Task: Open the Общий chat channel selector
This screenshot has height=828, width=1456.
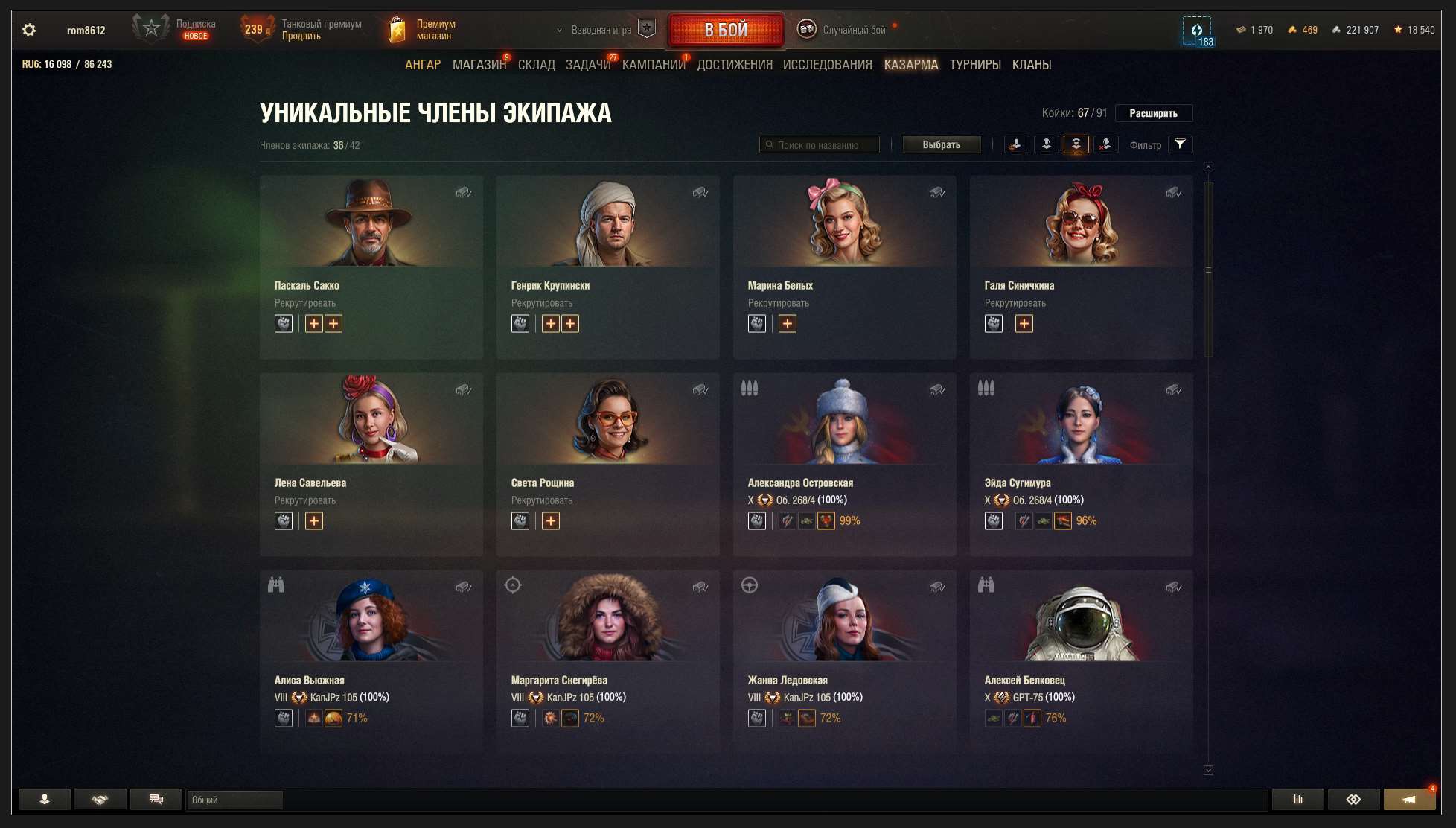Action: click(x=233, y=799)
